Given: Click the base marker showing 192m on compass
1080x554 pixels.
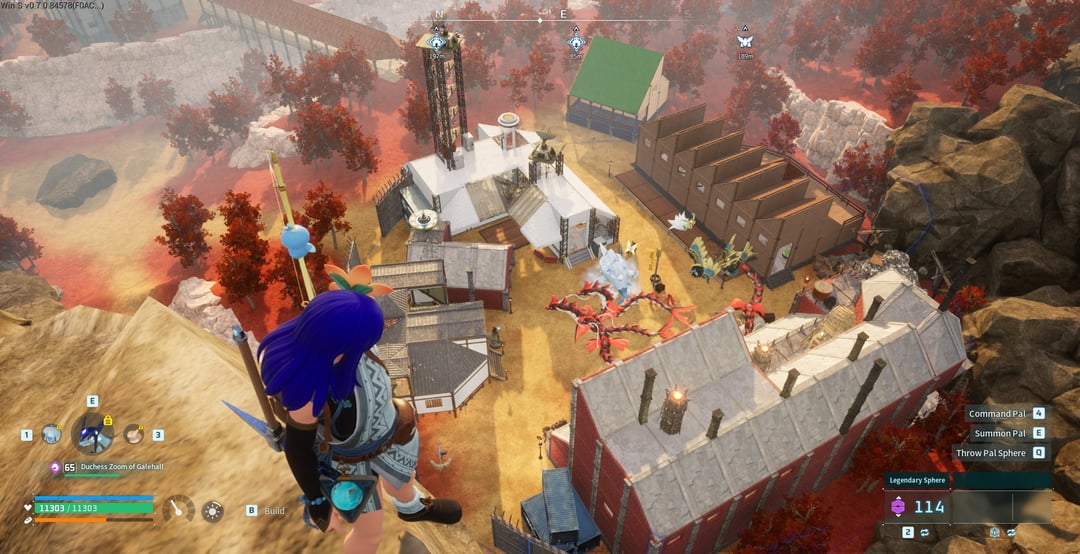Looking at the screenshot, I should [x=437, y=41].
